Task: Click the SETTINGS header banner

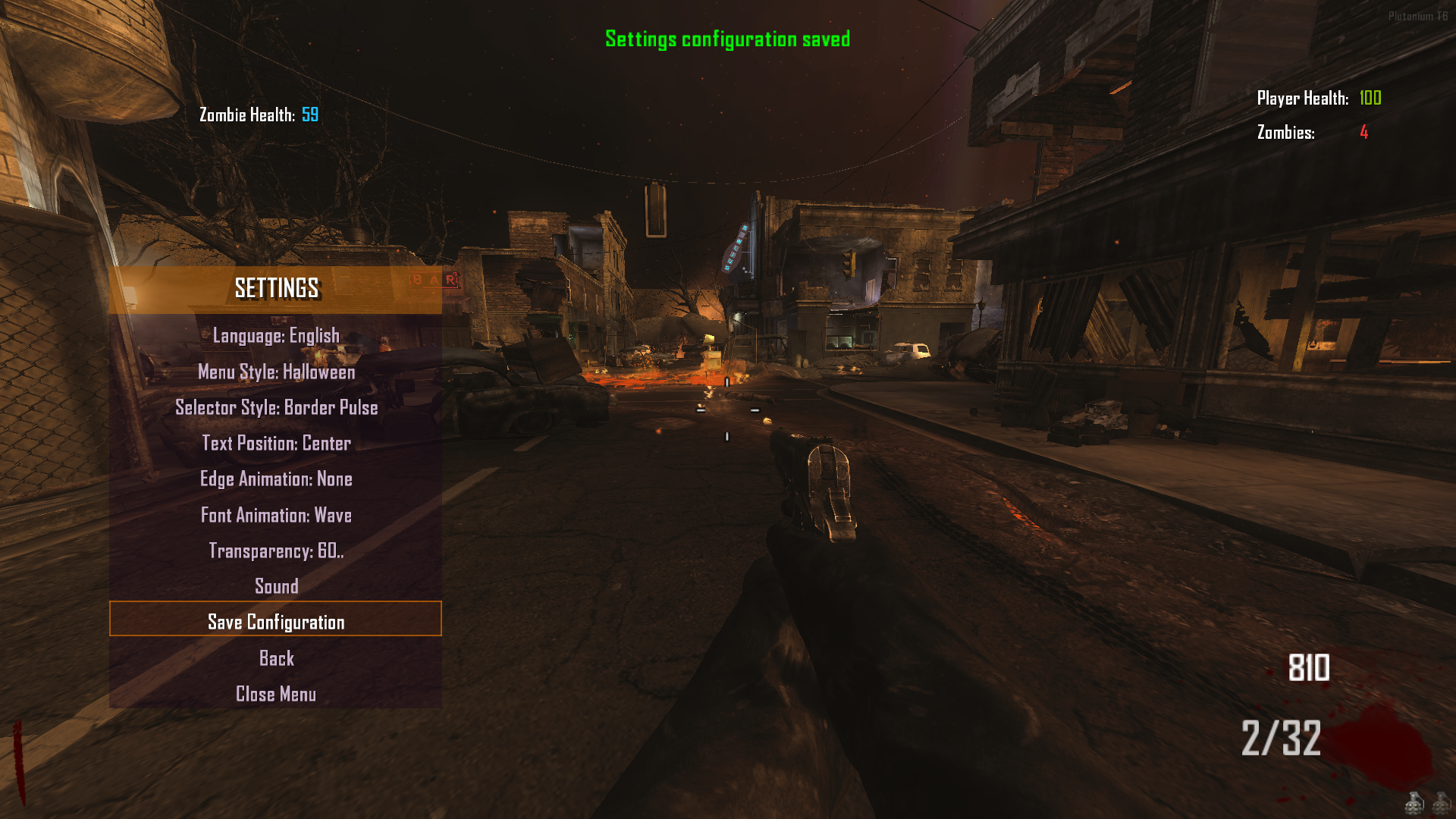Action: click(275, 288)
